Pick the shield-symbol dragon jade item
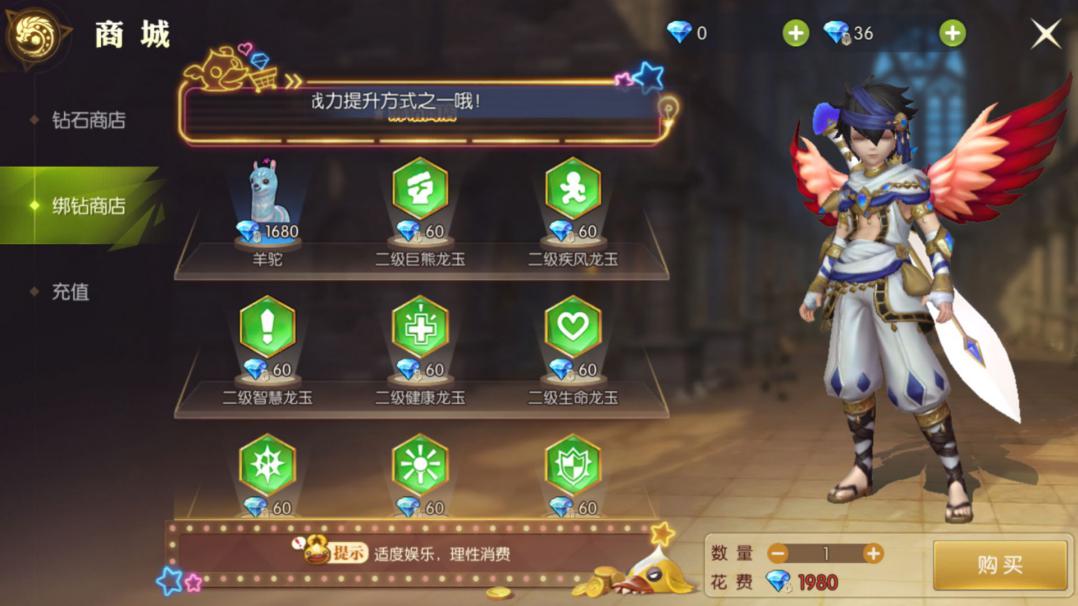This screenshot has height=606, width=1078. (573, 468)
